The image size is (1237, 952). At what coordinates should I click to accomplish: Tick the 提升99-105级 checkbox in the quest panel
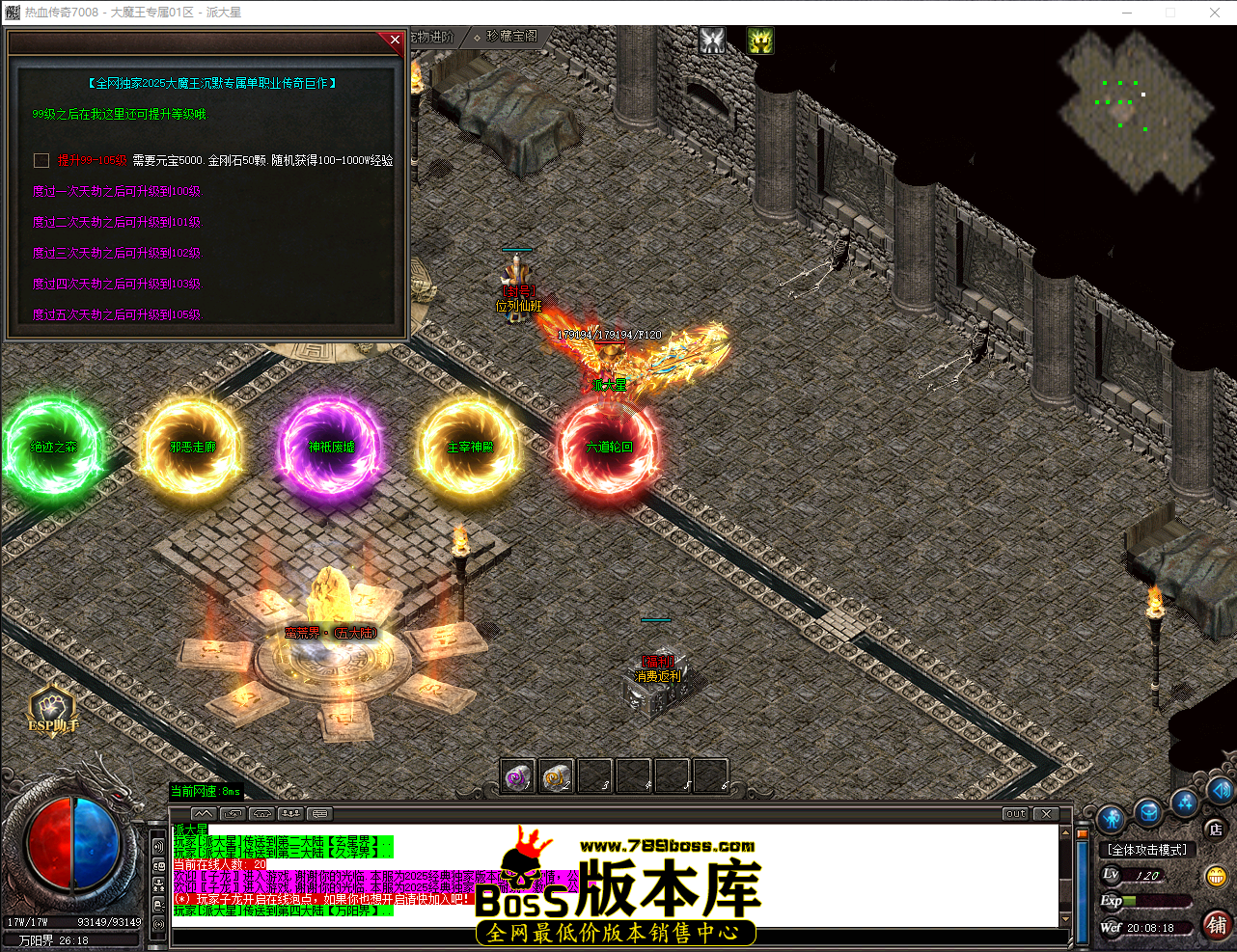(x=41, y=160)
